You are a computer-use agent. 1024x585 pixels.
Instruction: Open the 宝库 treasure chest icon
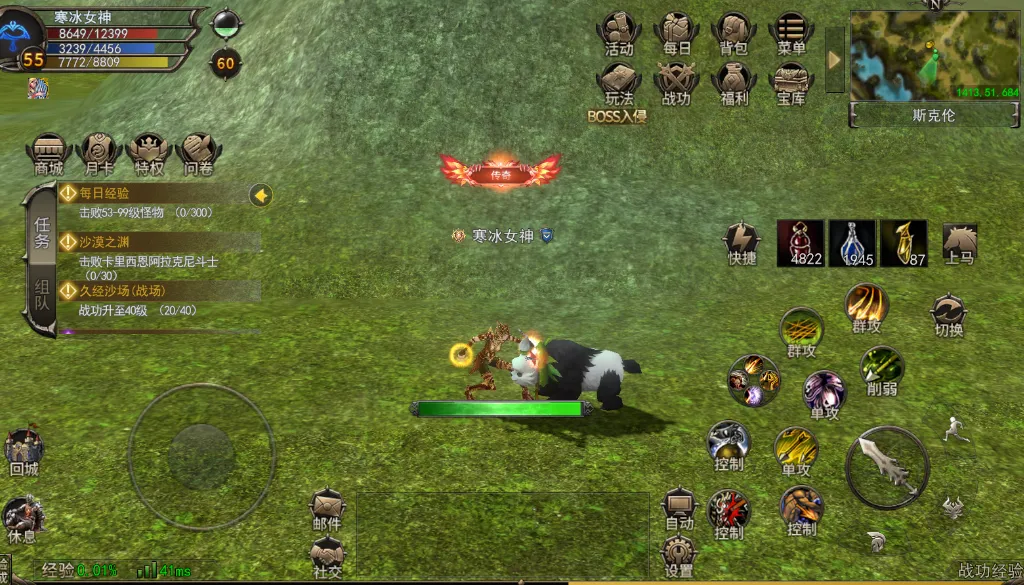(791, 82)
